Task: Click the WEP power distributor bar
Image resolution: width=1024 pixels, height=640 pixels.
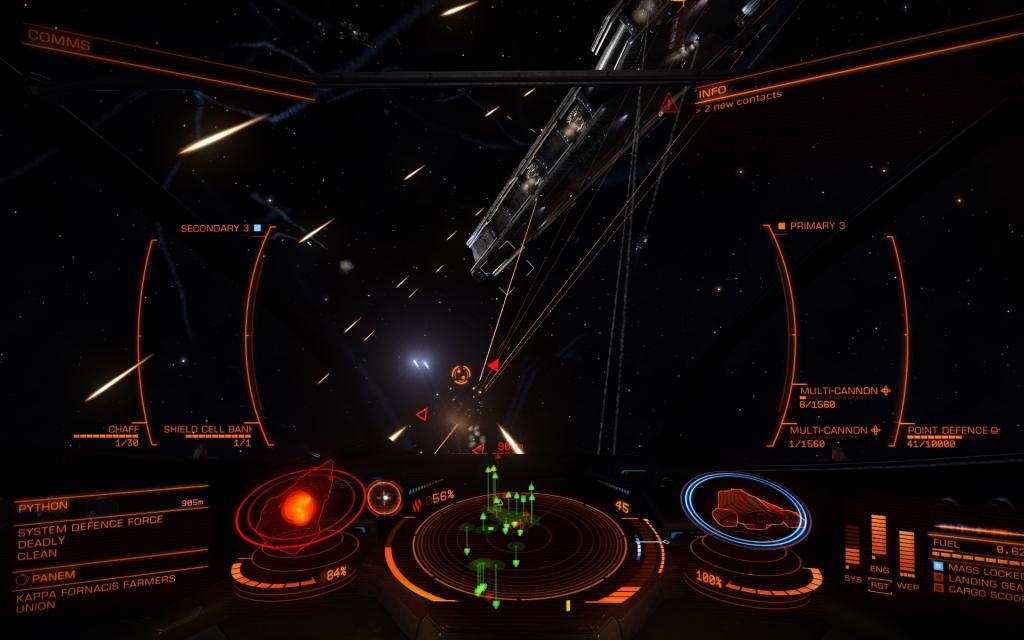Action: (906, 552)
